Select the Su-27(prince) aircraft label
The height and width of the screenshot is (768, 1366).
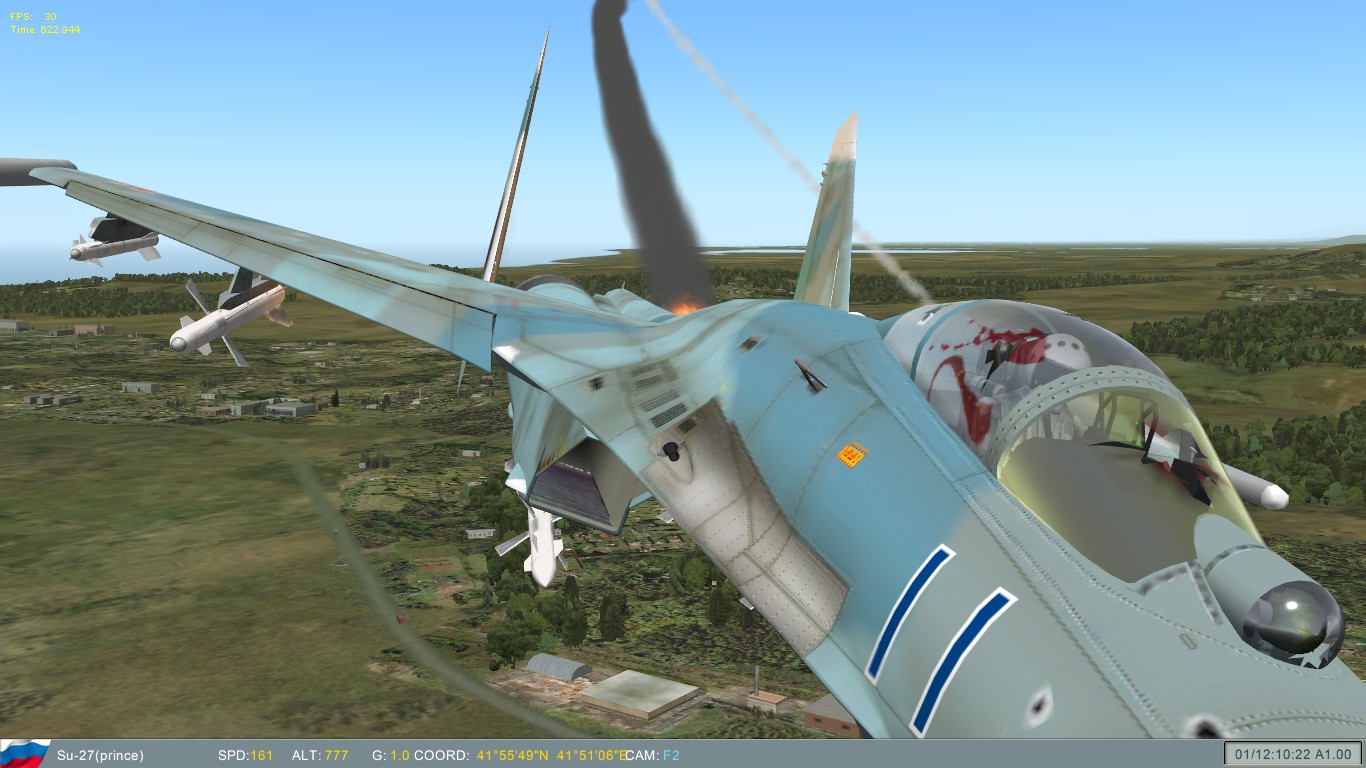(103, 755)
